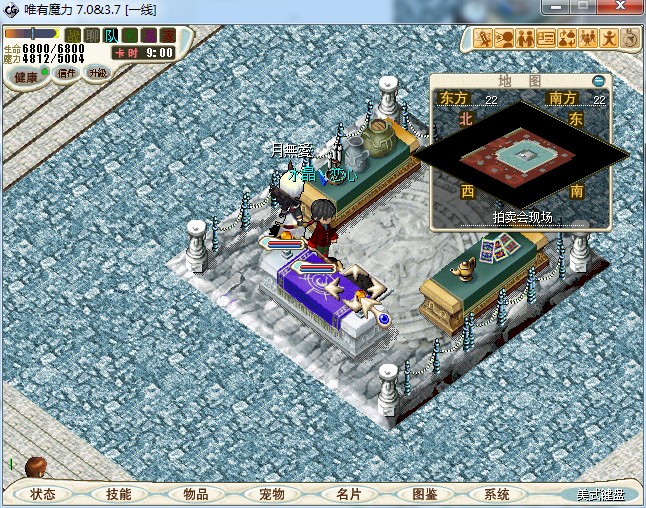The image size is (646, 508).
Task: Open the 状态 status menu
Action: point(43,494)
